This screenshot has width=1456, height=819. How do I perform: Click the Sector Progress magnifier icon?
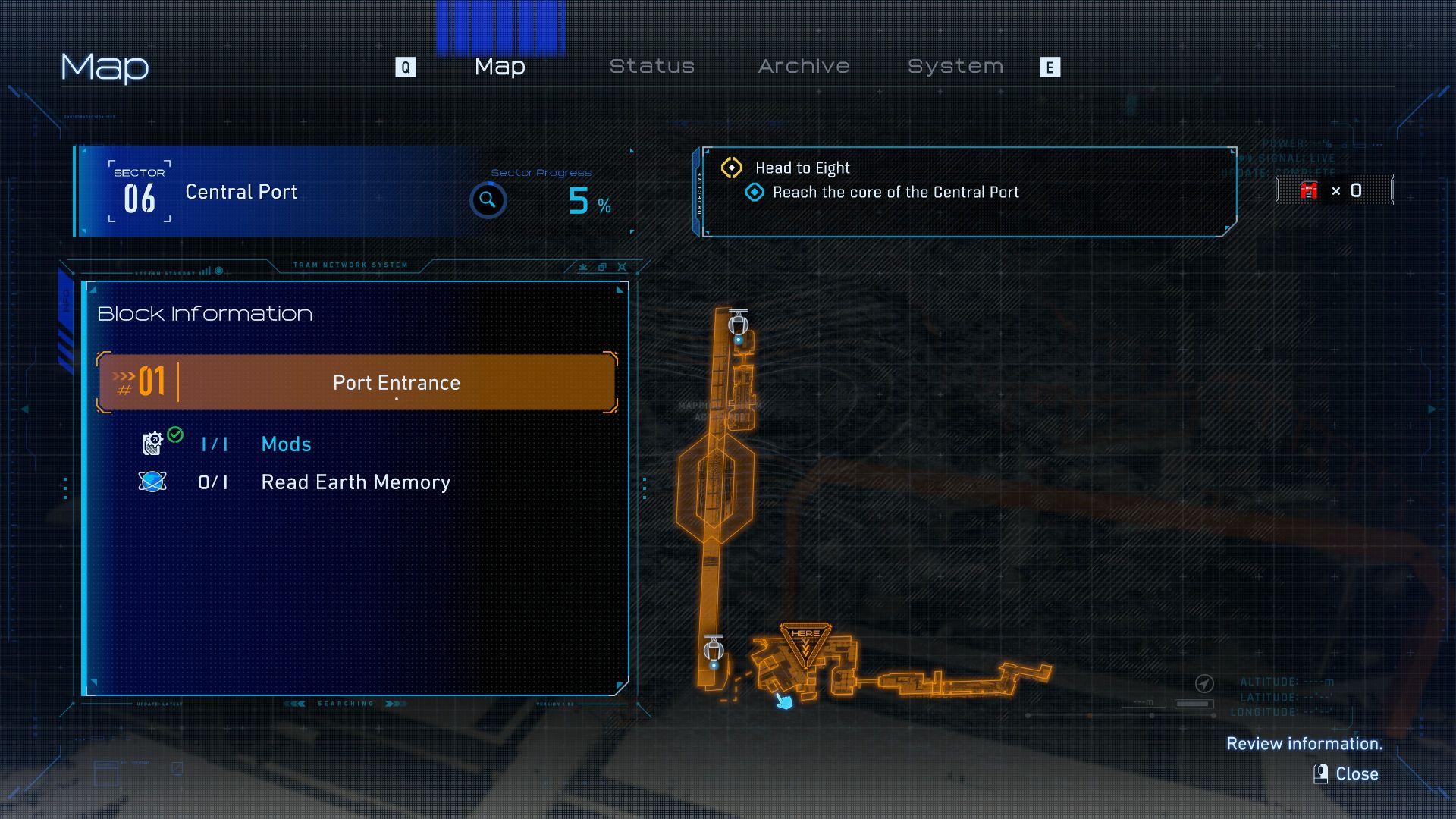(488, 200)
